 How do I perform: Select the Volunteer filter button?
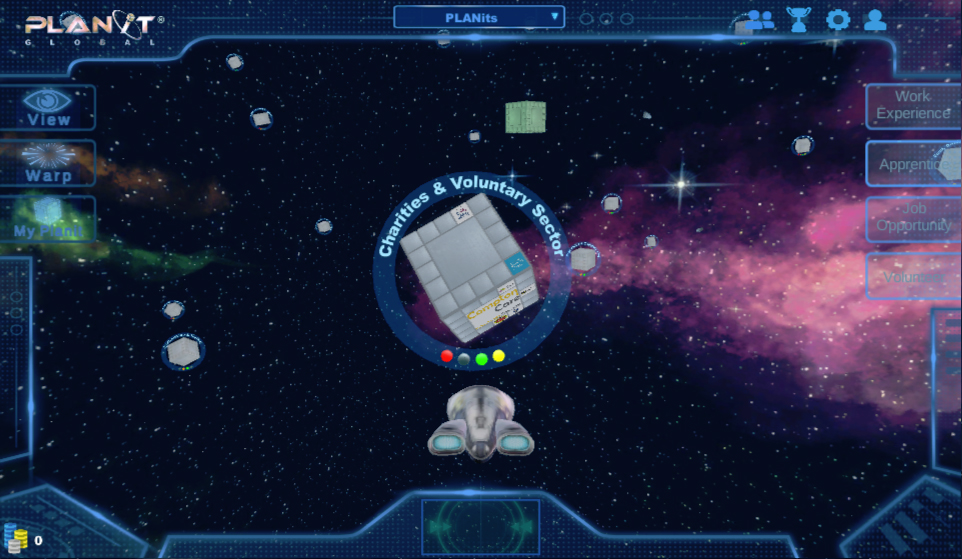tap(912, 276)
